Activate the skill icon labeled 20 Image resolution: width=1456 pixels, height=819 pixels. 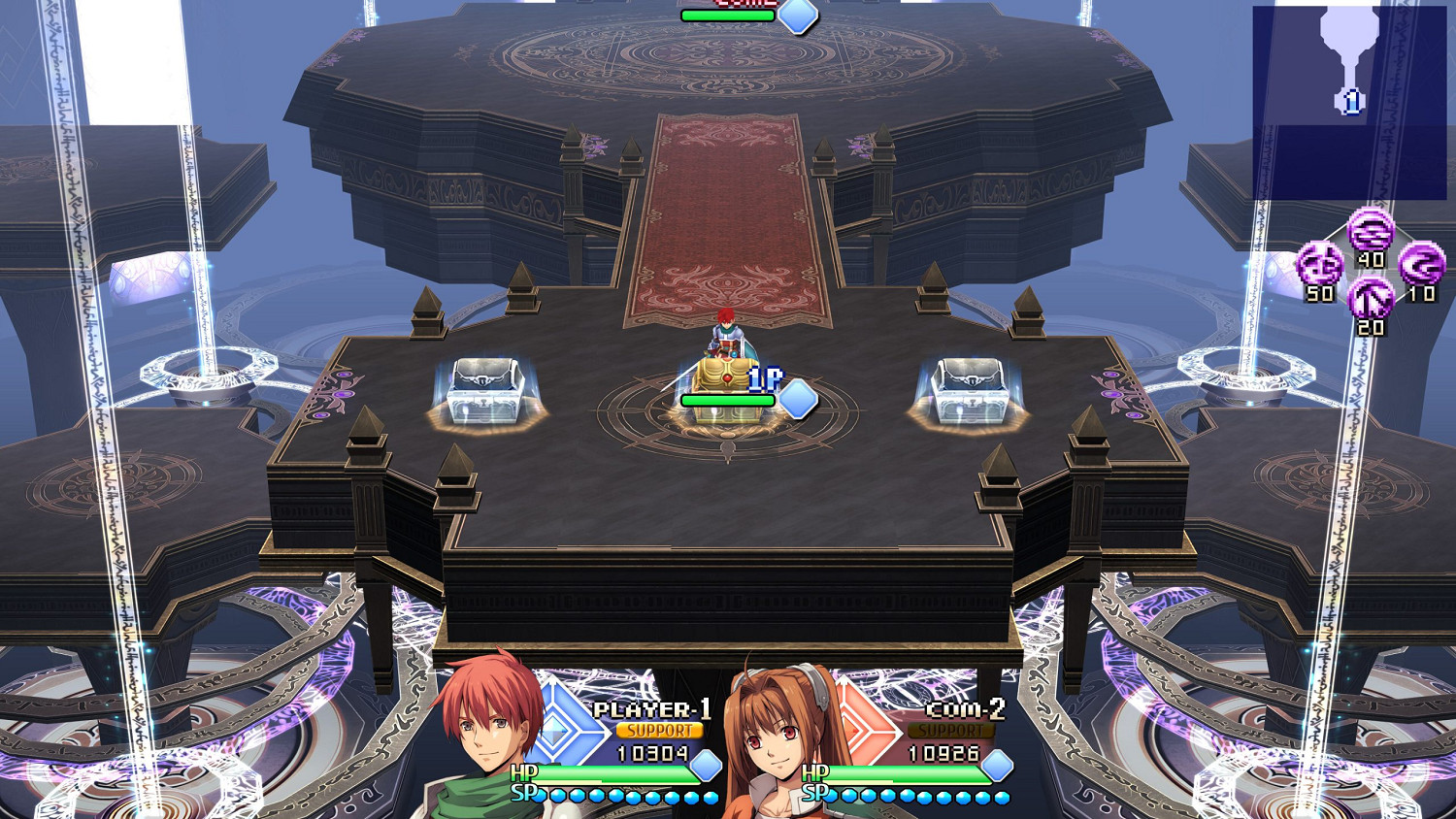[1372, 298]
